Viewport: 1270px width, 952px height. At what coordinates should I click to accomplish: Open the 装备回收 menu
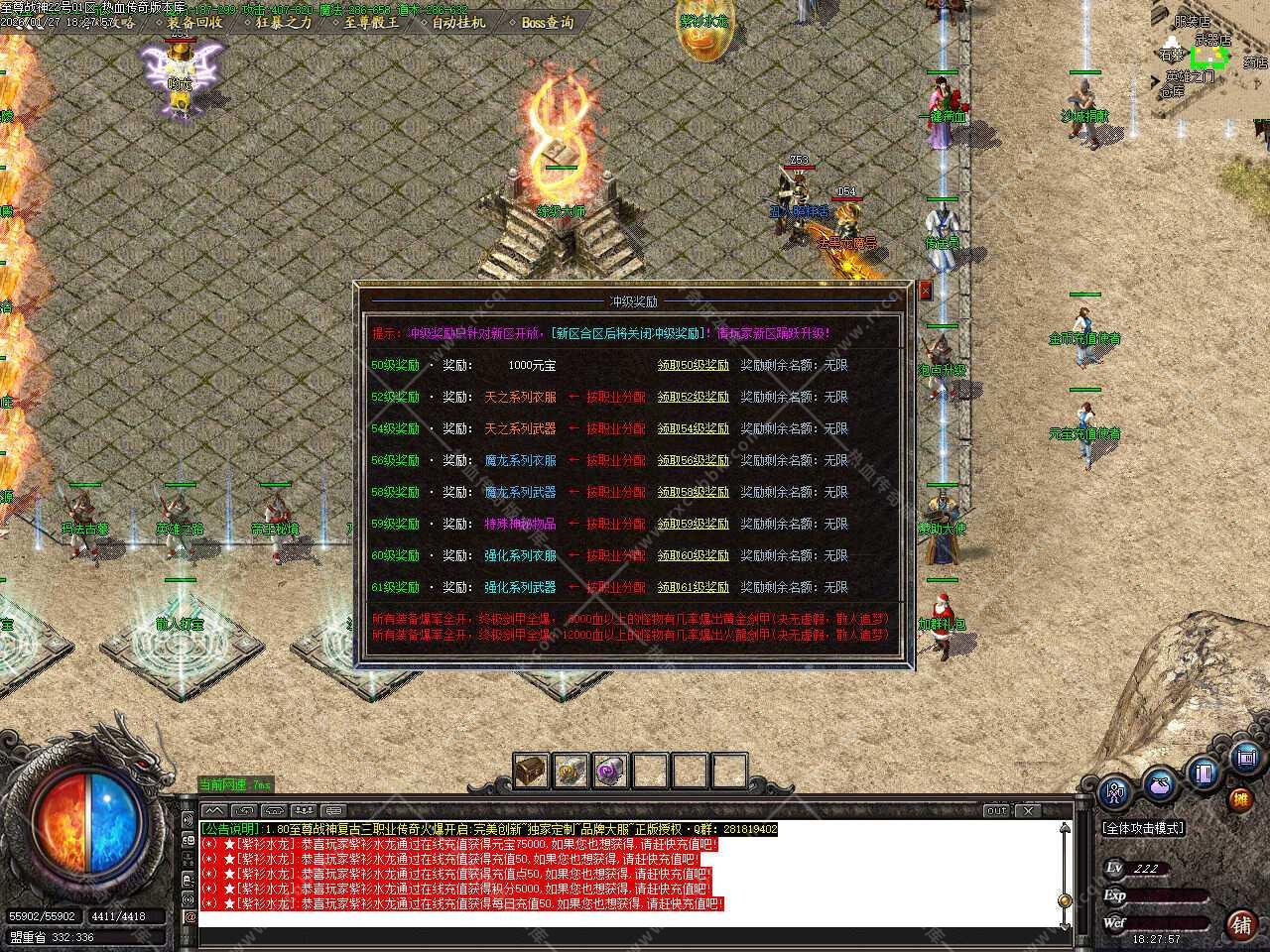194,22
